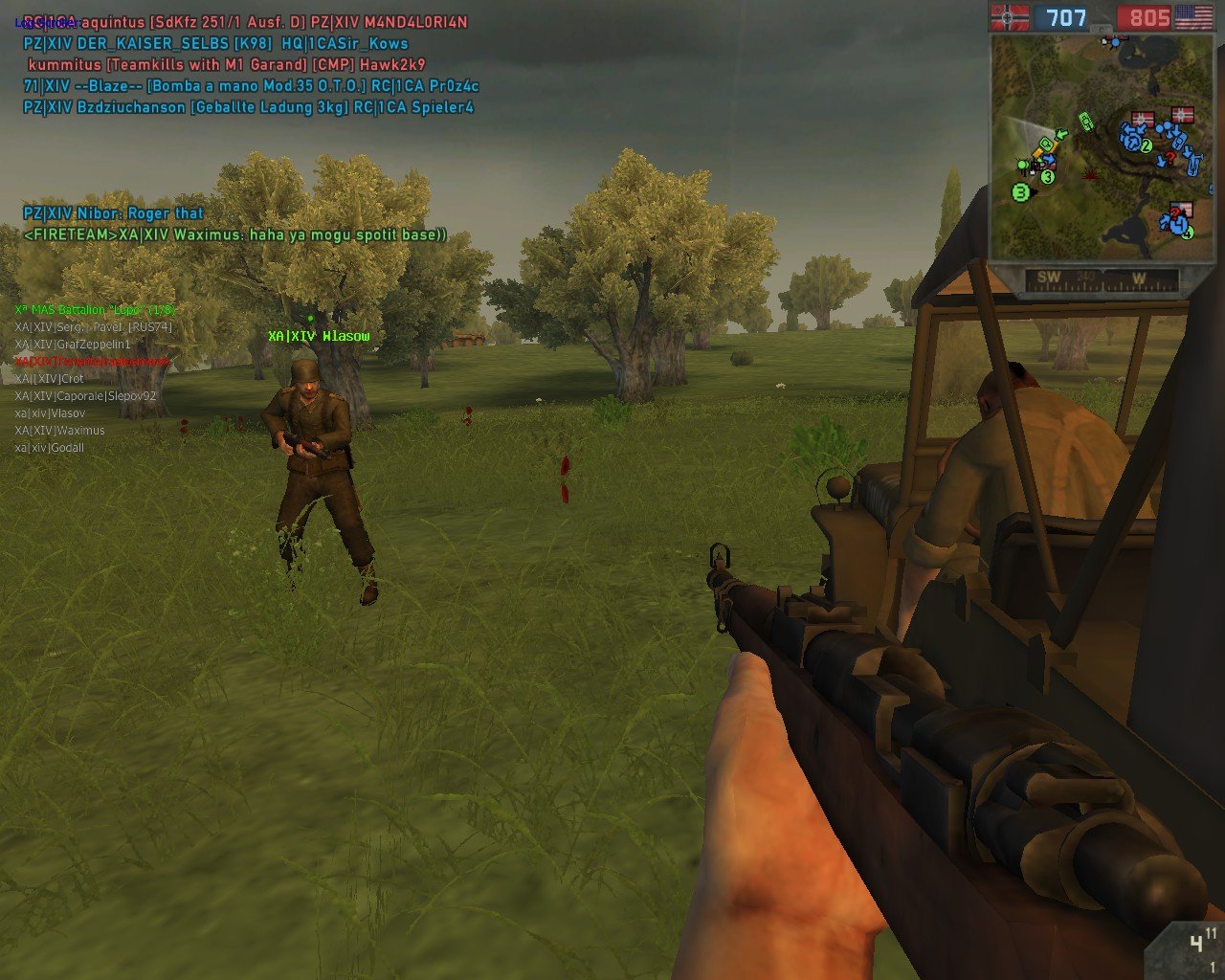This screenshot has width=1225, height=980.
Task: Choose Caporale|Slepov92 in the squad list
Action: pos(85,396)
